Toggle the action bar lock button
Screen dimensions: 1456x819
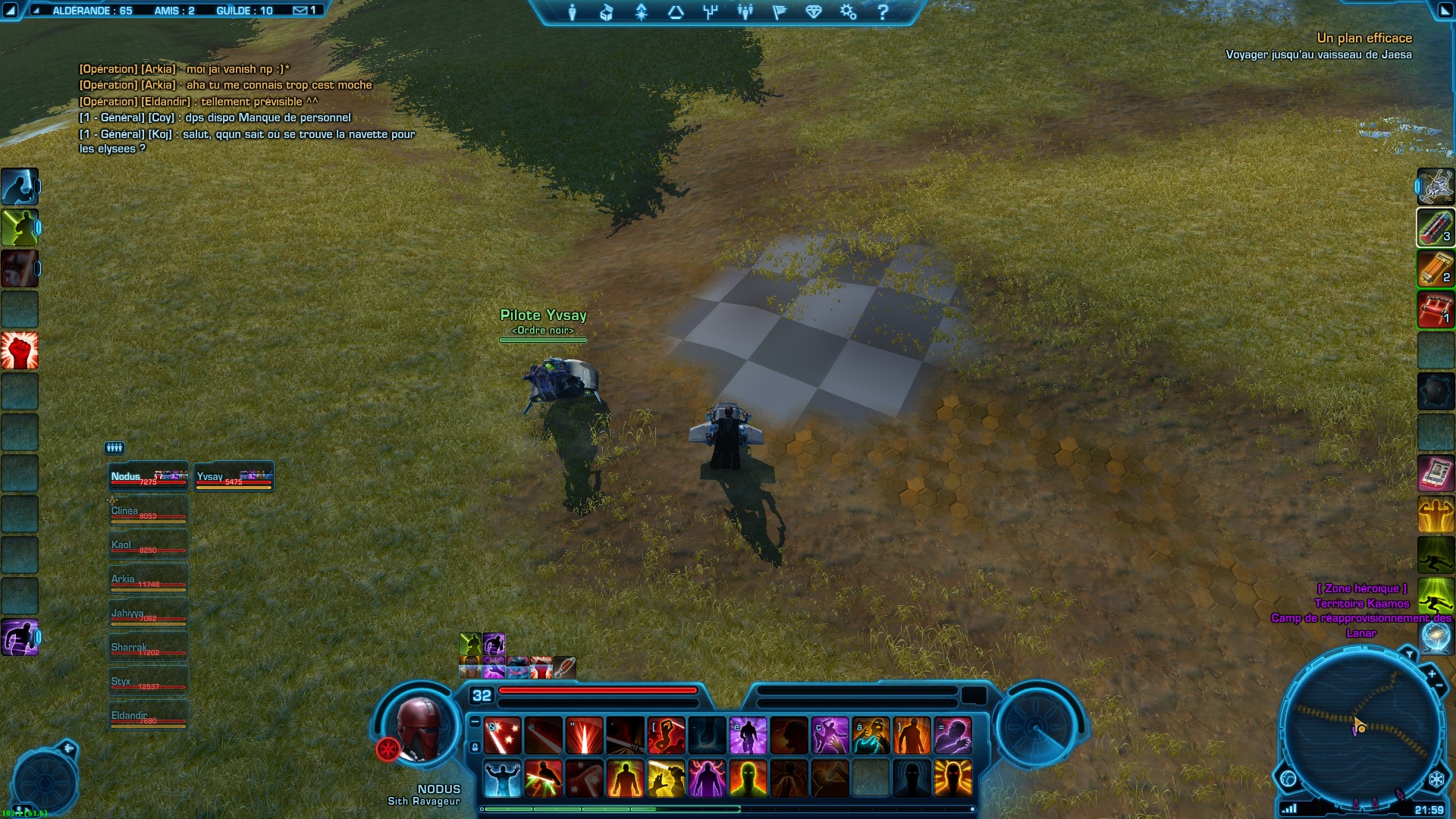click(x=475, y=748)
